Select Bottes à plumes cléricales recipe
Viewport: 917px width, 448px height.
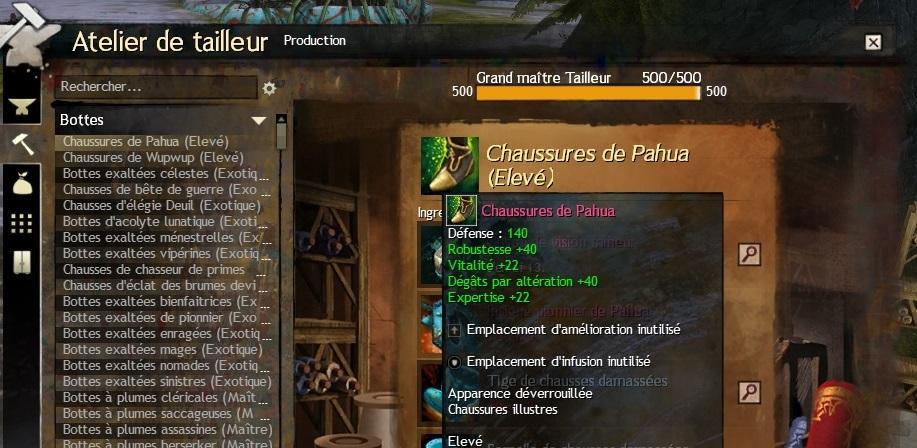(160, 397)
